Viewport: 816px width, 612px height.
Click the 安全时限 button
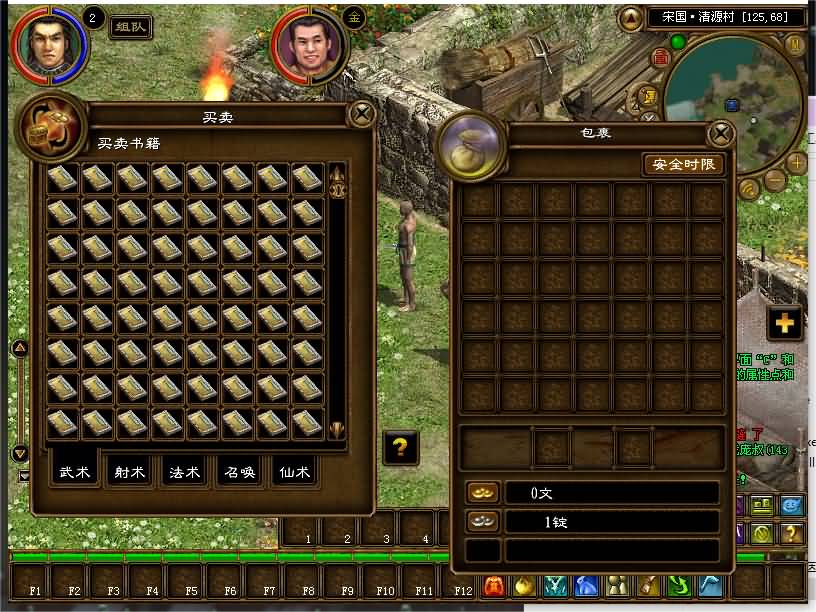(x=683, y=164)
